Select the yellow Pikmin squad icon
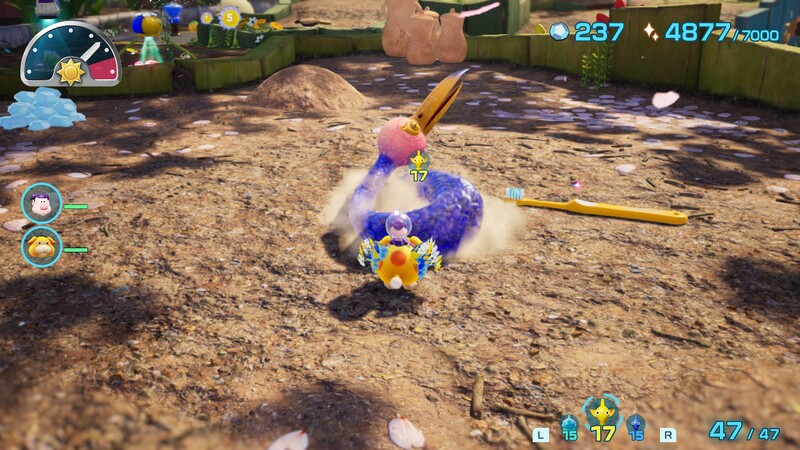800x450 pixels. tap(602, 414)
